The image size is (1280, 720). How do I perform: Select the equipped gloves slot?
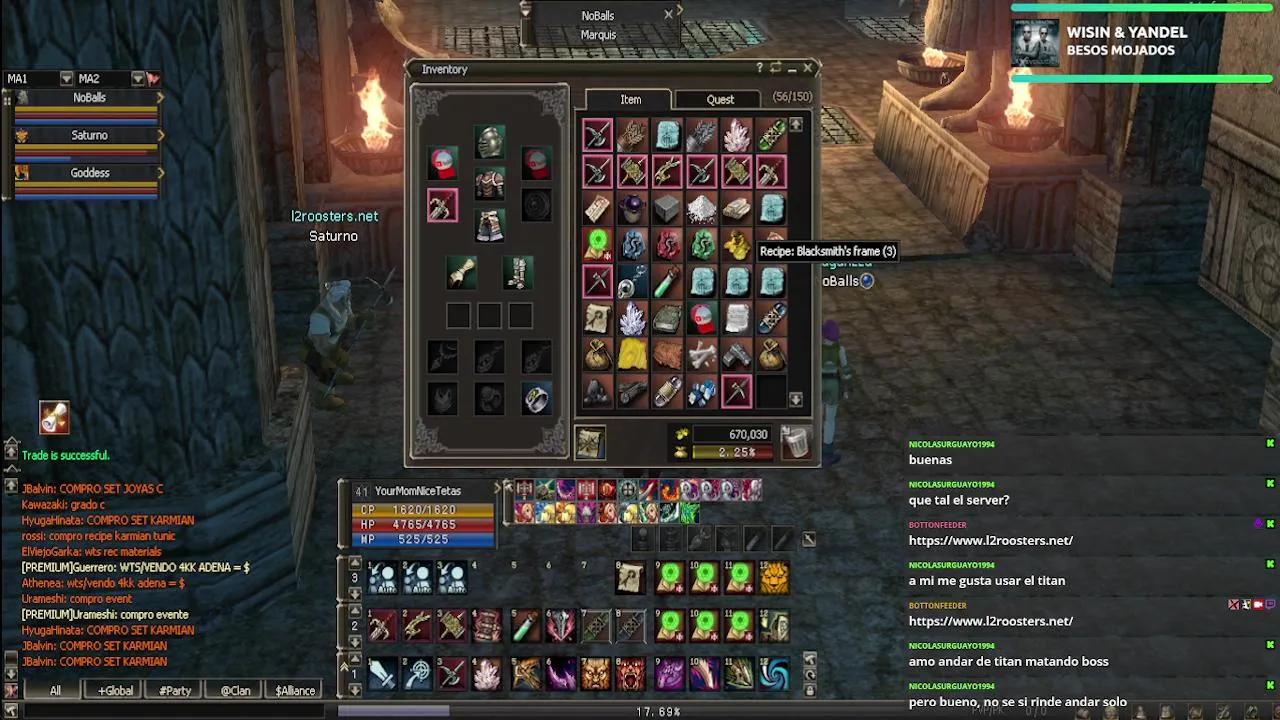(x=461, y=271)
